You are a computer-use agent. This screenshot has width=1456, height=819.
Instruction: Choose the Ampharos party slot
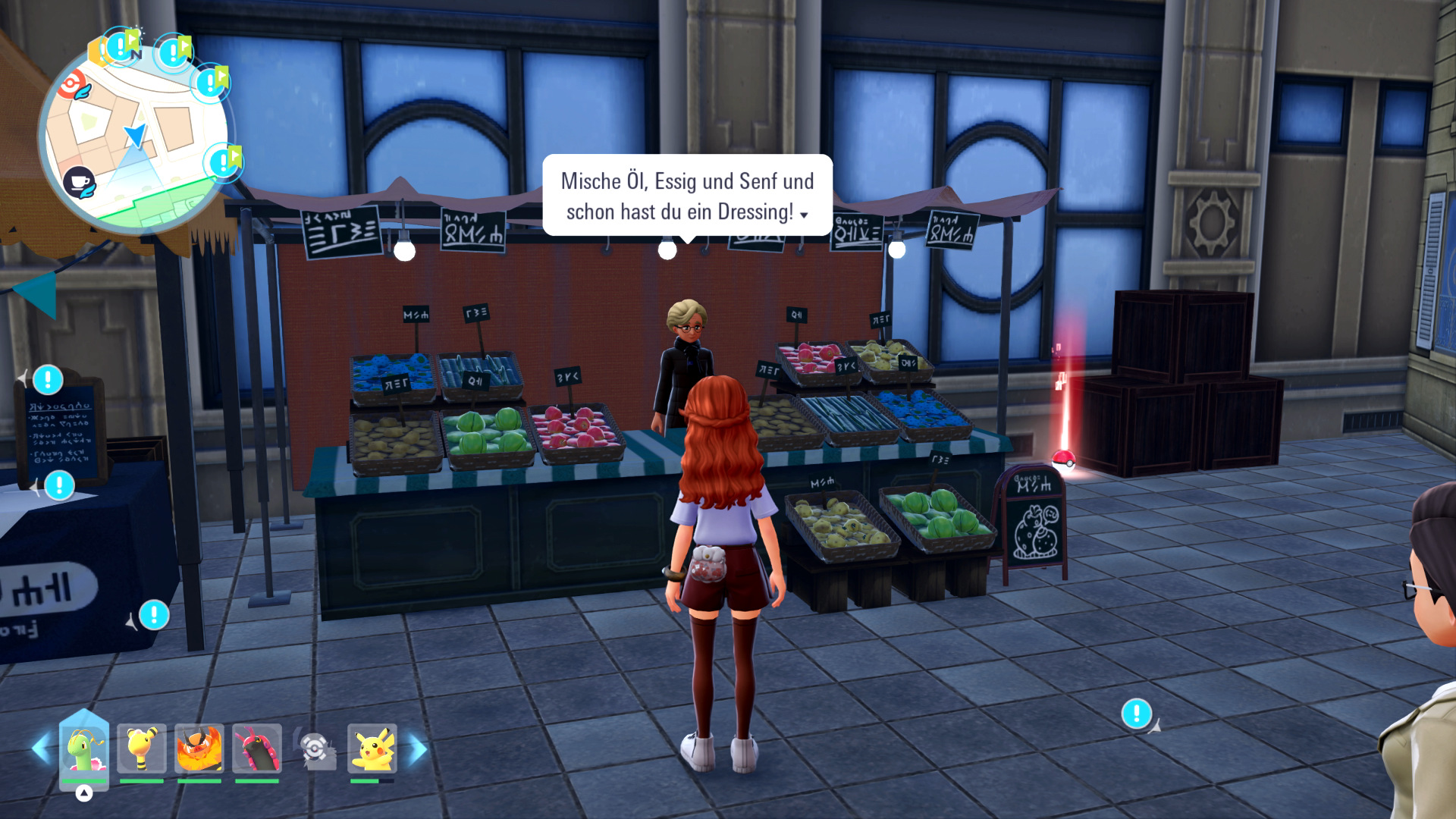[x=142, y=748]
